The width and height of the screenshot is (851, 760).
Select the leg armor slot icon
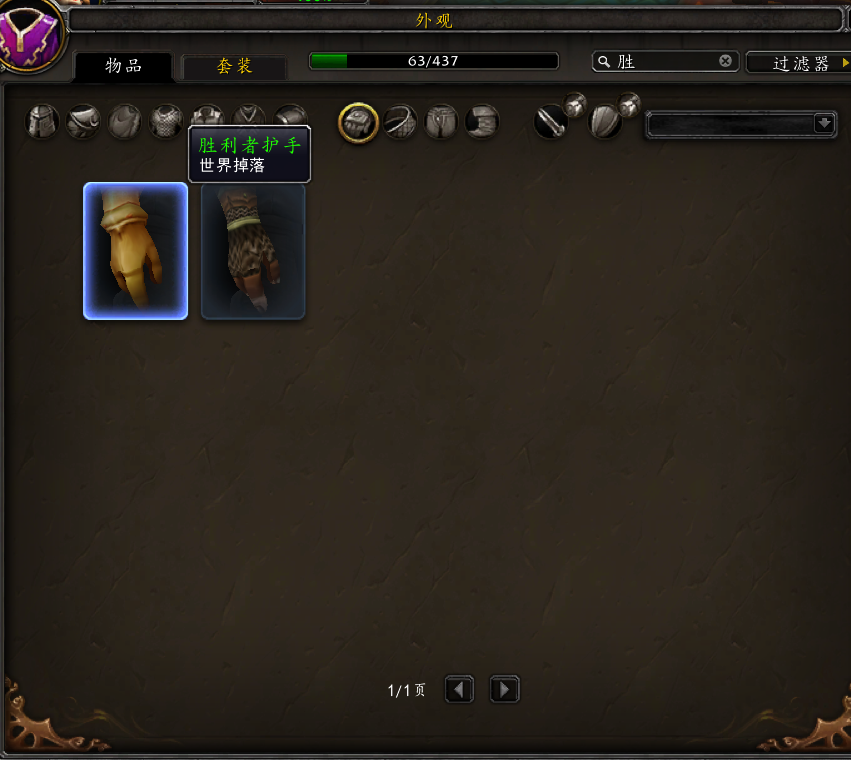point(441,122)
